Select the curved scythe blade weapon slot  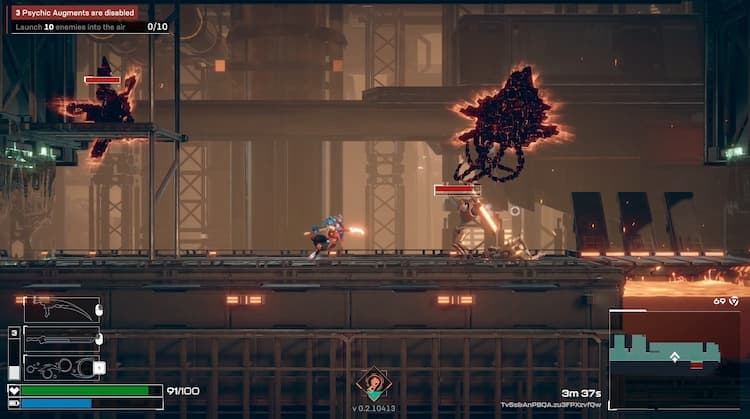pos(62,309)
